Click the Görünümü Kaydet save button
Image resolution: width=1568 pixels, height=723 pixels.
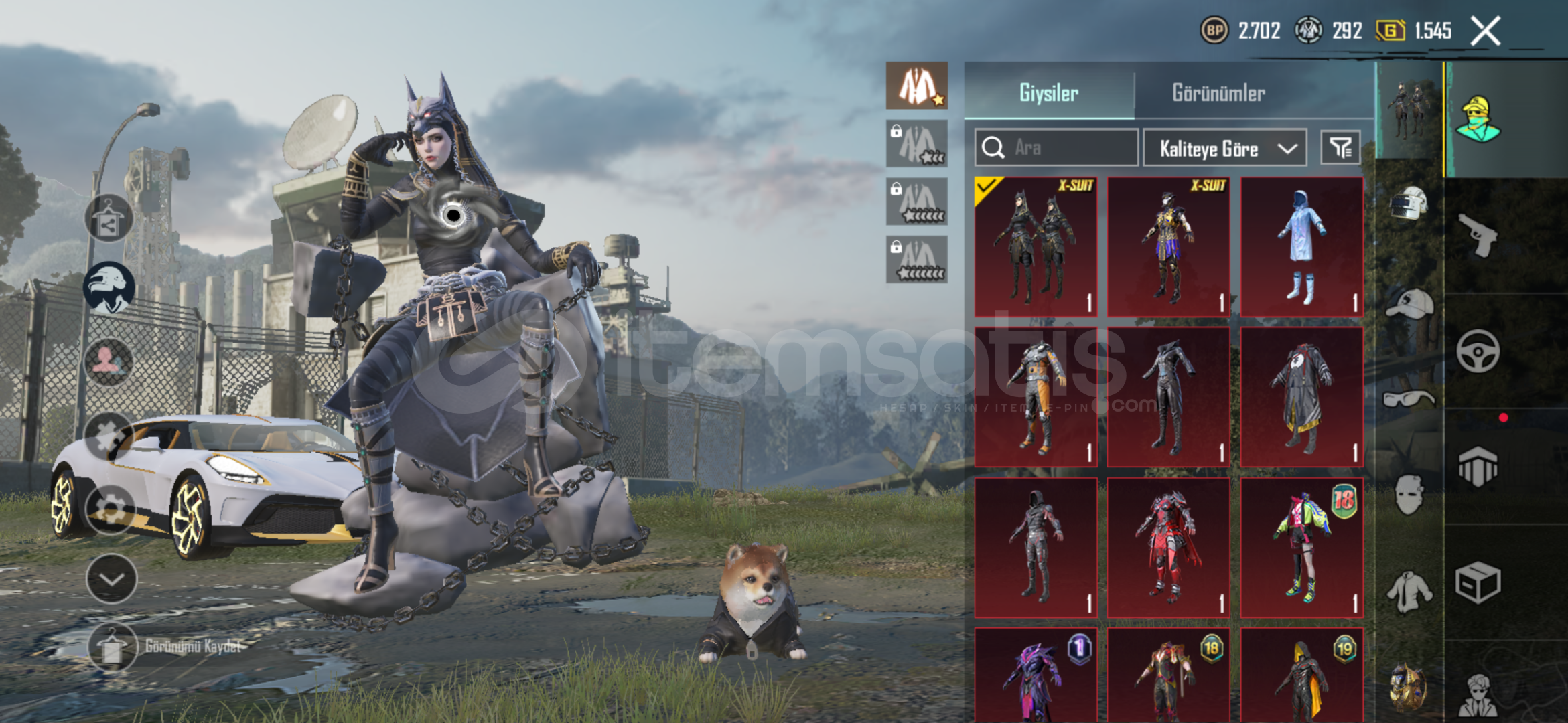113,647
